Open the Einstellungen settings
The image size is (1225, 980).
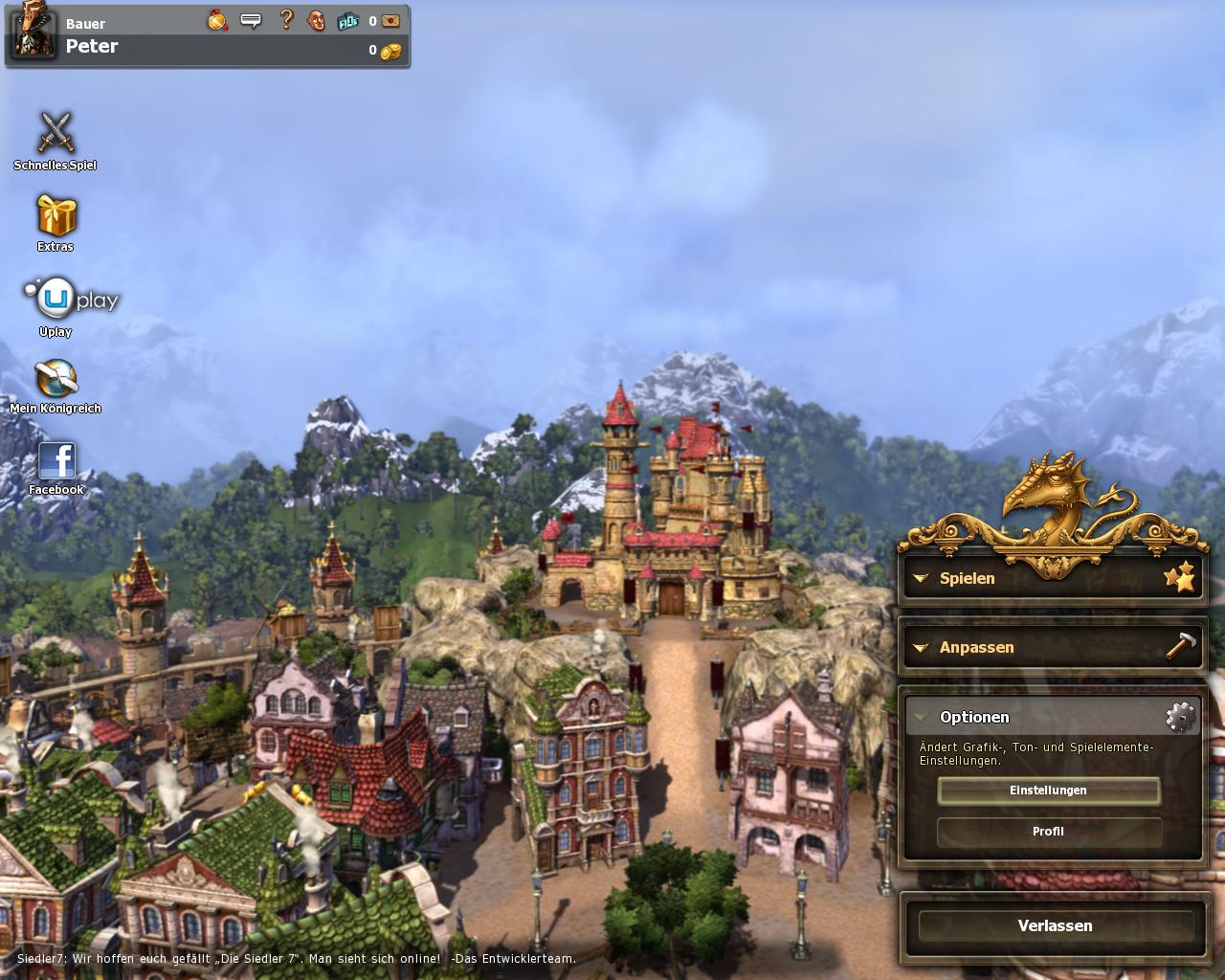pyautogui.click(x=1048, y=791)
